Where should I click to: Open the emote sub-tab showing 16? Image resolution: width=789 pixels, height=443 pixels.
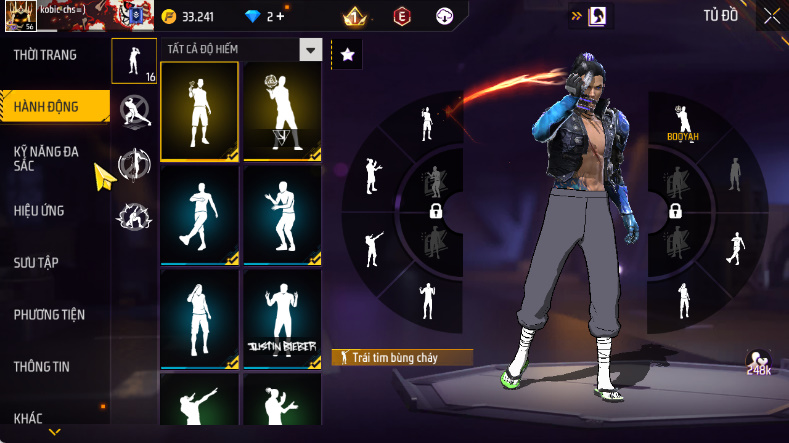[134, 61]
